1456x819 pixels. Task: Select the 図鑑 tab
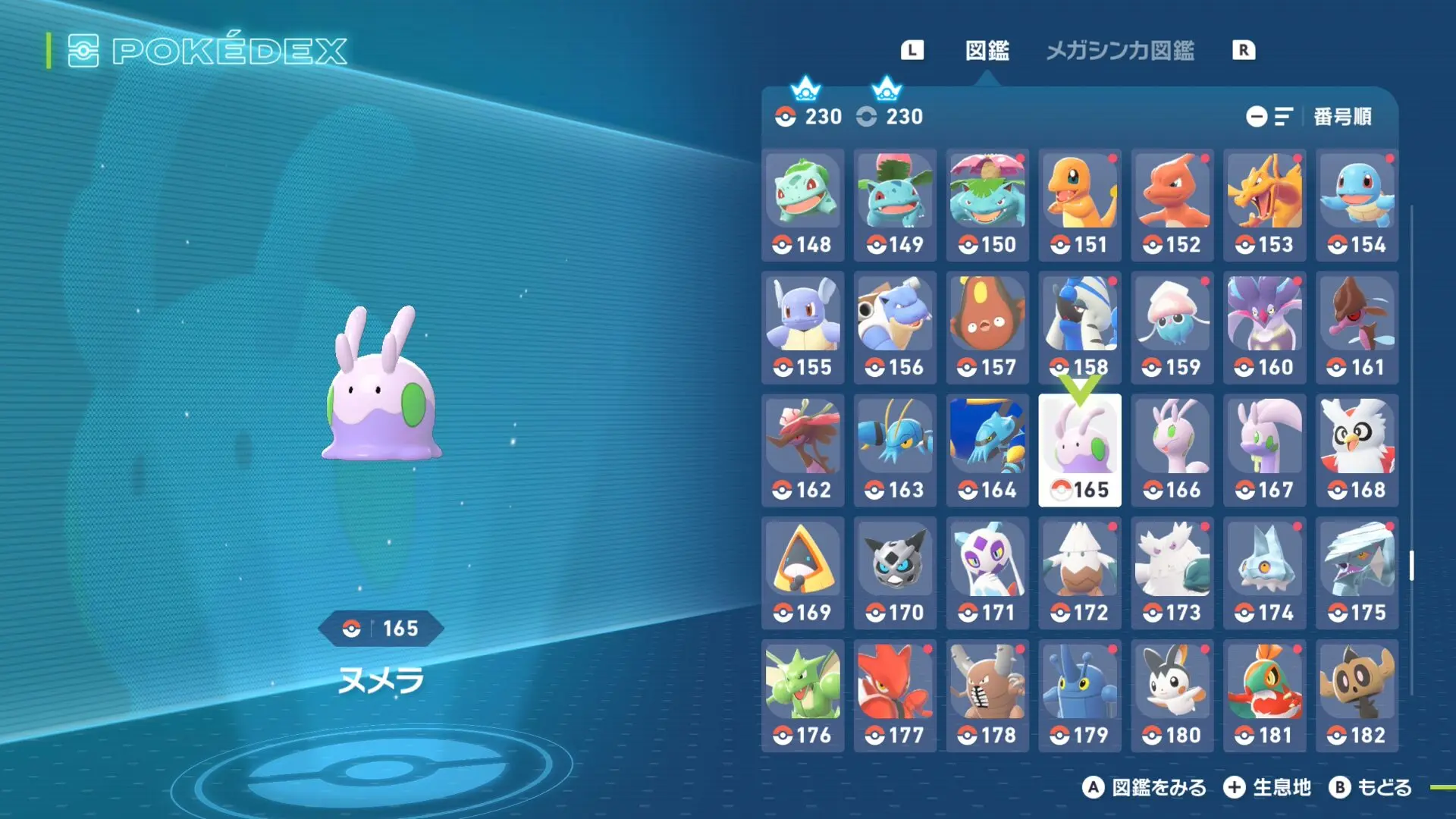tap(987, 51)
